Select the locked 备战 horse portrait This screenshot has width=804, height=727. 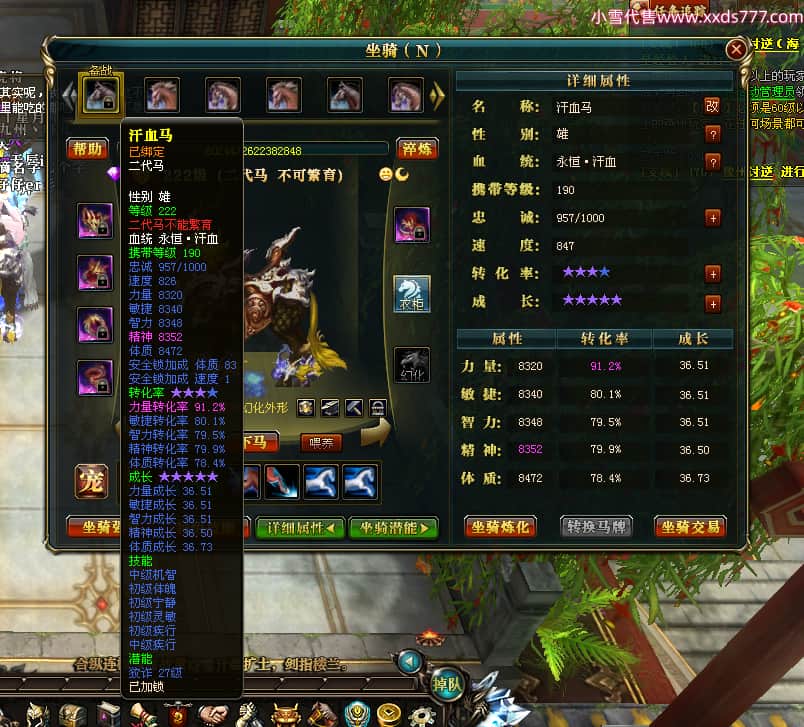(x=100, y=95)
